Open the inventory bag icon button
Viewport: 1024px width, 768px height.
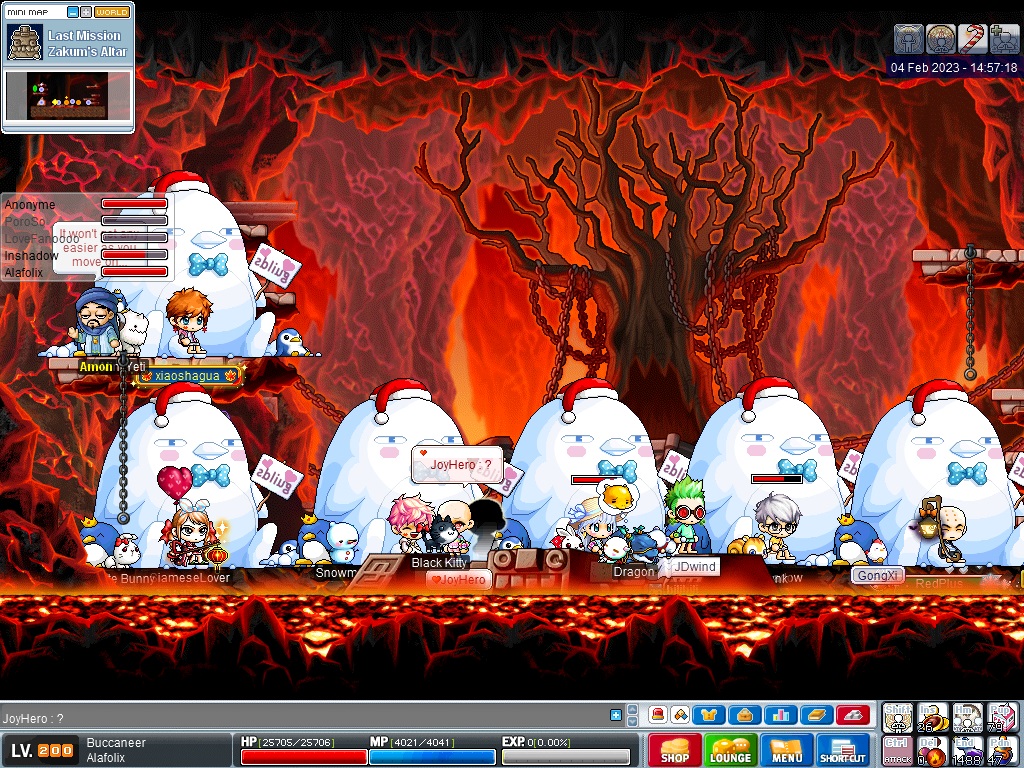tap(742, 715)
